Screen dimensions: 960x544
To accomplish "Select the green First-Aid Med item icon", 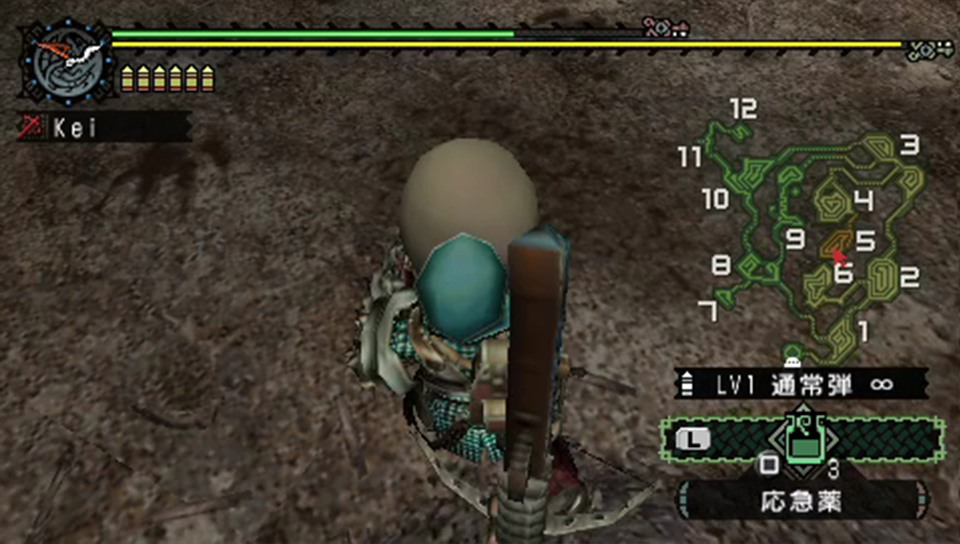I will [x=803, y=437].
